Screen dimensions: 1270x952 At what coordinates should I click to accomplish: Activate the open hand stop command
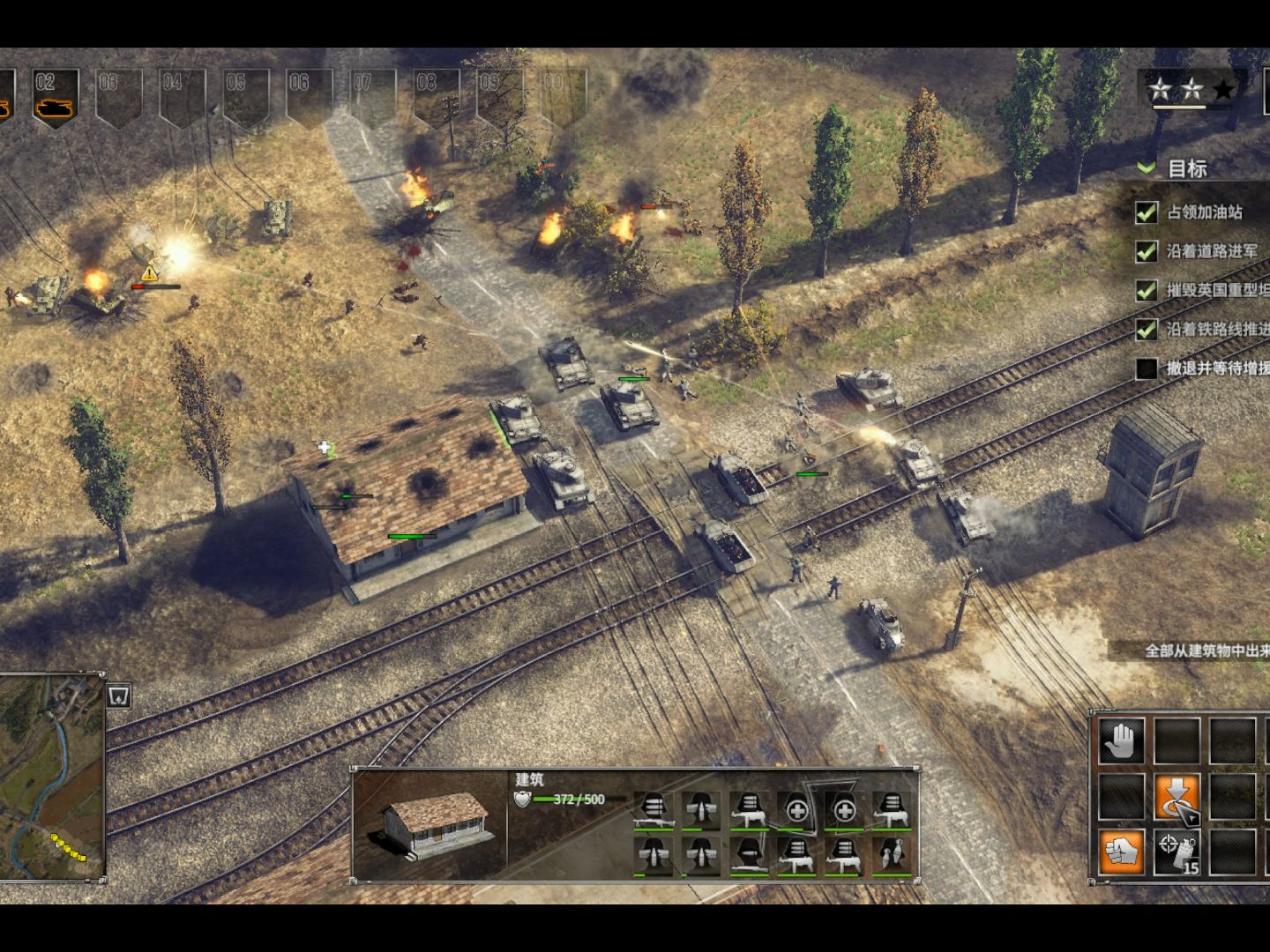point(1122,740)
